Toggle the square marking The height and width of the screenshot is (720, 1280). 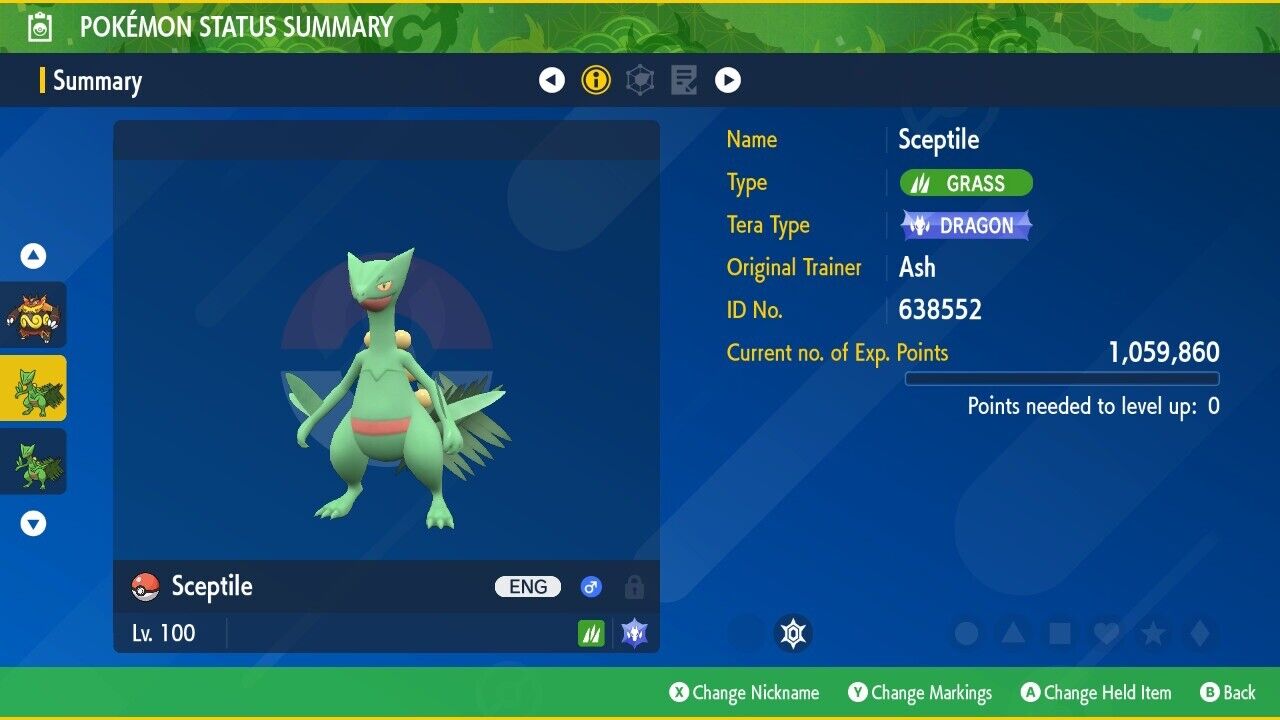click(1060, 633)
